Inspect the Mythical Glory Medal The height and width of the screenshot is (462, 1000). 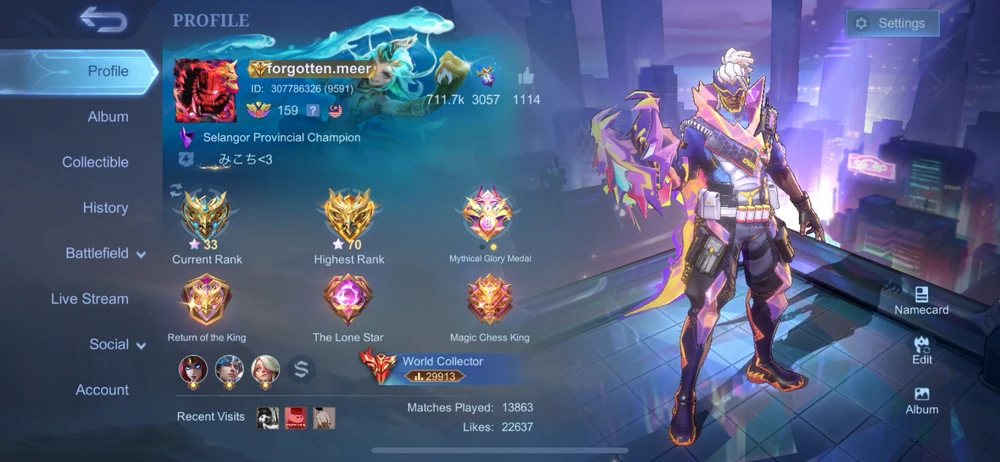click(x=489, y=217)
